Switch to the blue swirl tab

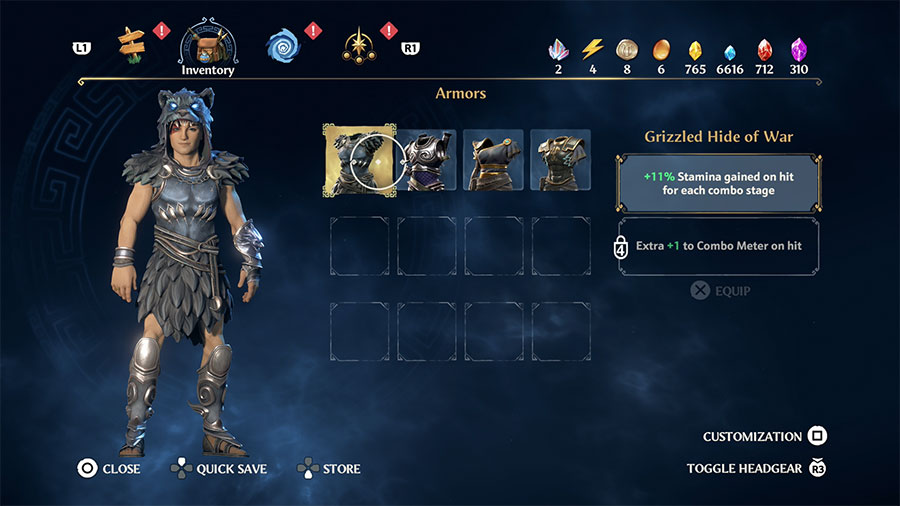pyautogui.click(x=283, y=43)
